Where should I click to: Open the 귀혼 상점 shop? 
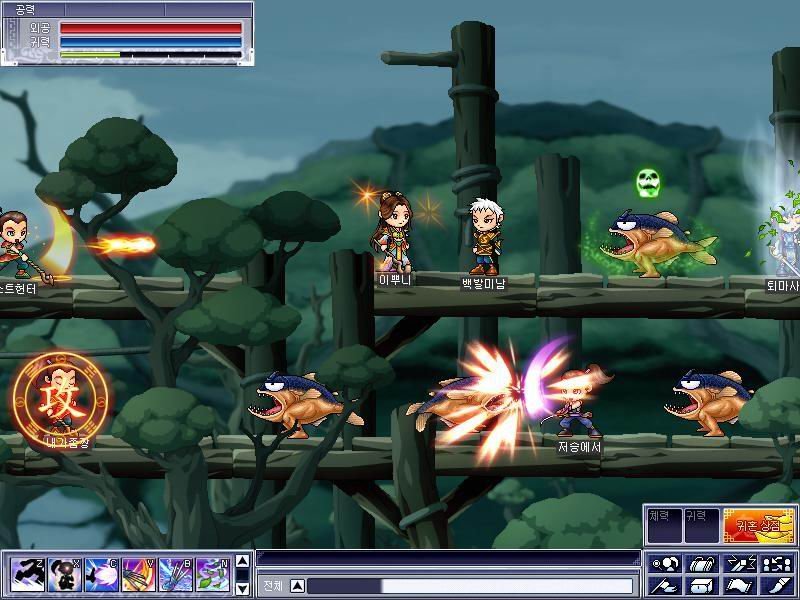point(759,523)
